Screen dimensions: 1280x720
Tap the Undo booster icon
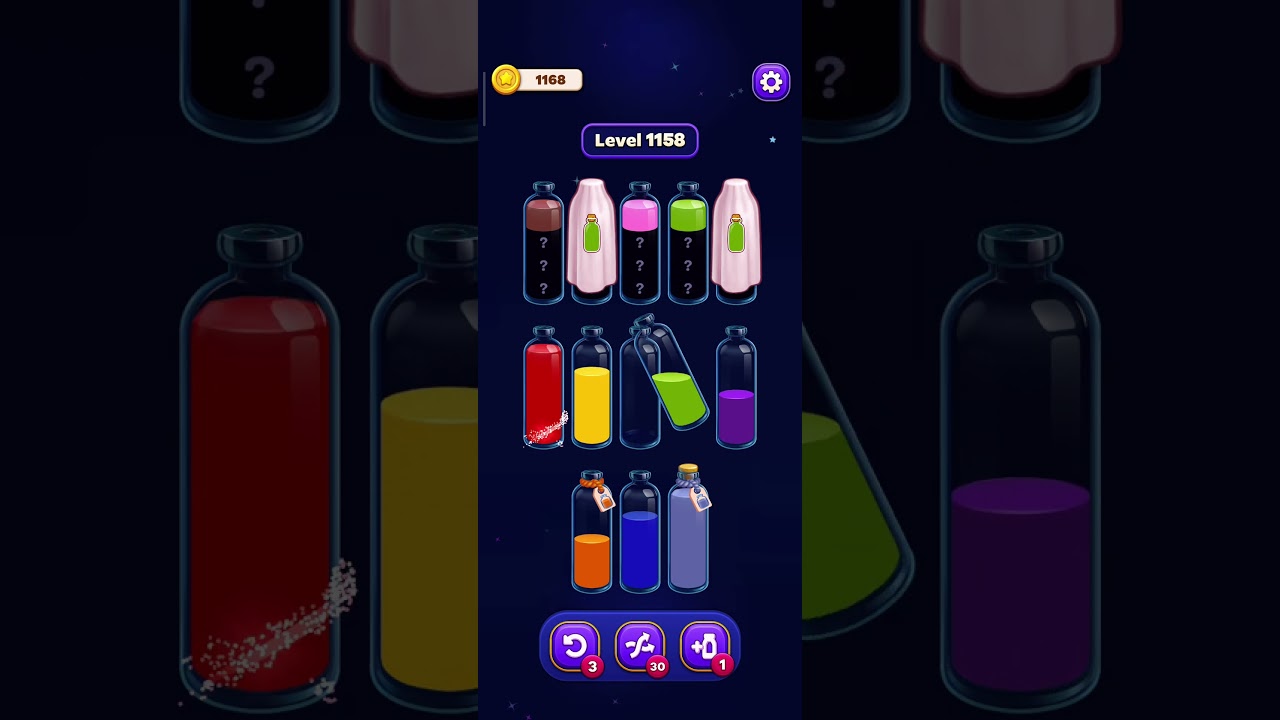(x=574, y=646)
